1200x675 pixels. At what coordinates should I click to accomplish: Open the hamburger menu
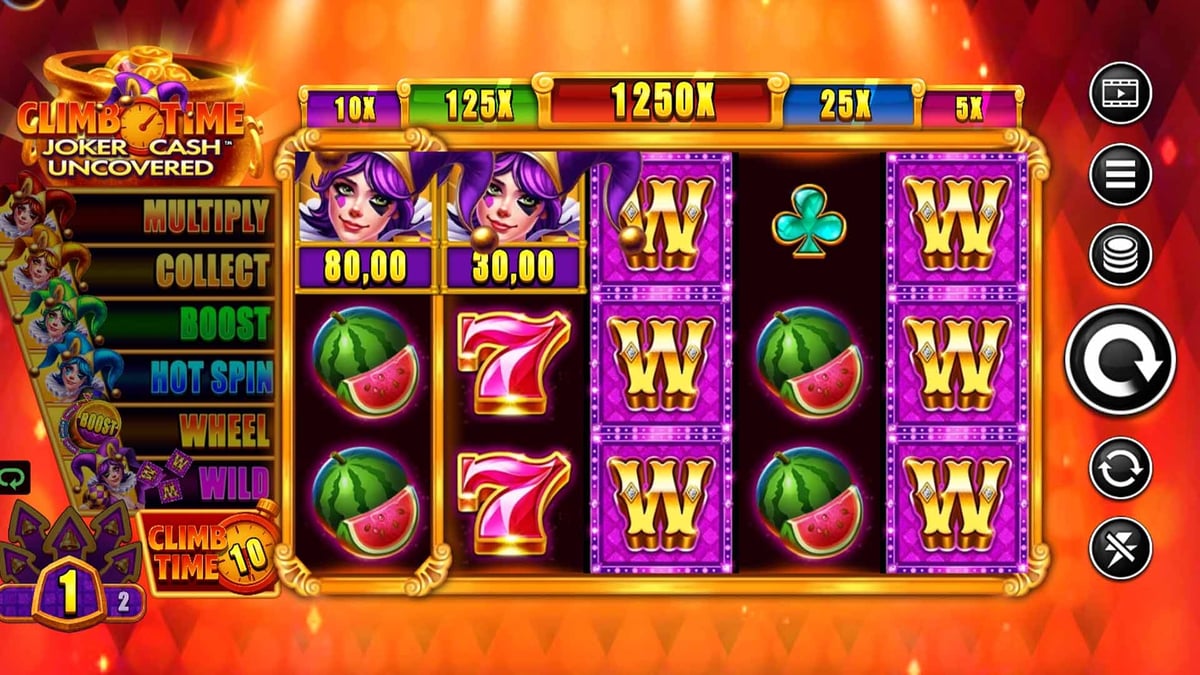[x=1120, y=173]
